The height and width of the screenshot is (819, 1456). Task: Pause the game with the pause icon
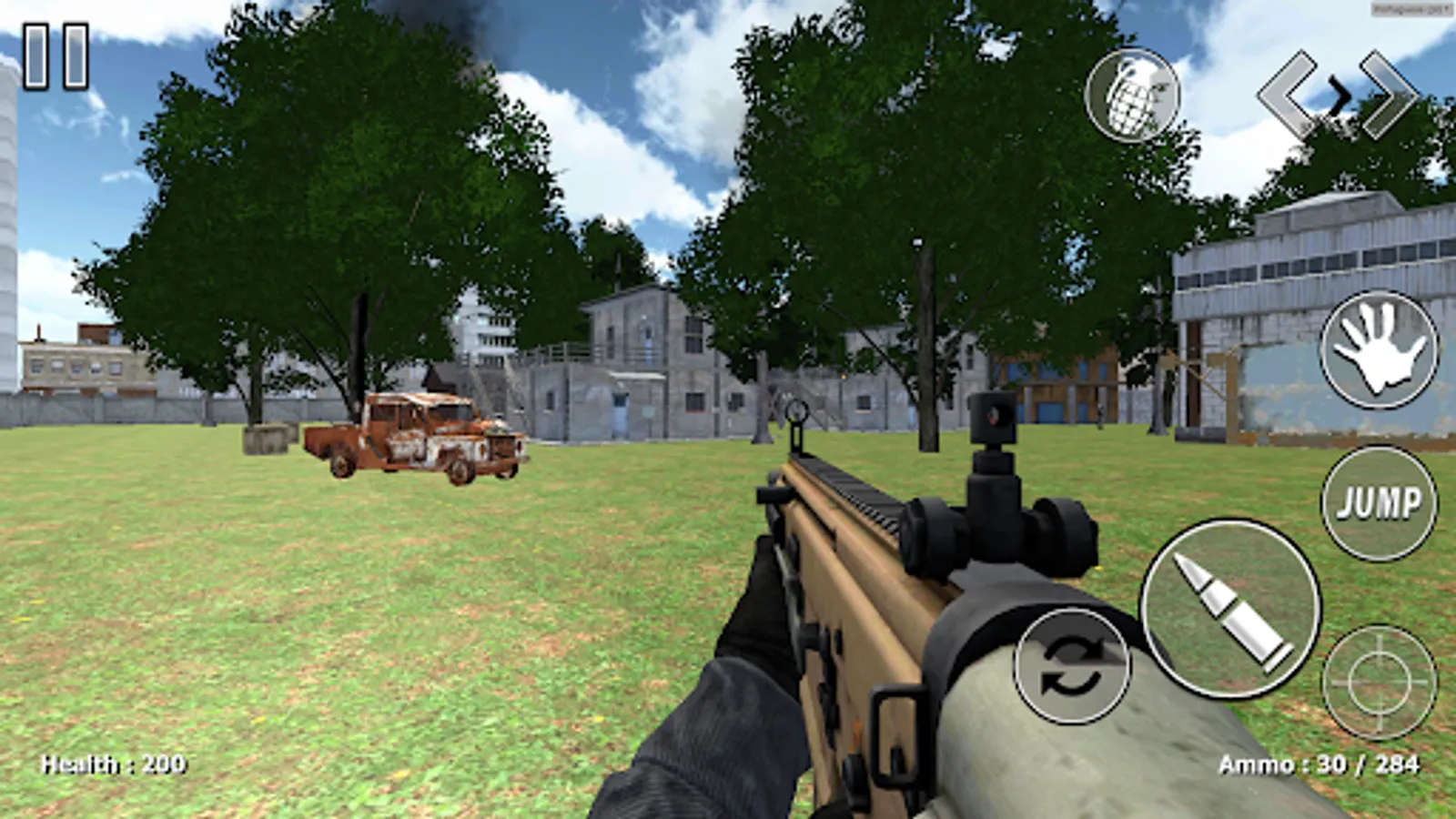click(55, 55)
